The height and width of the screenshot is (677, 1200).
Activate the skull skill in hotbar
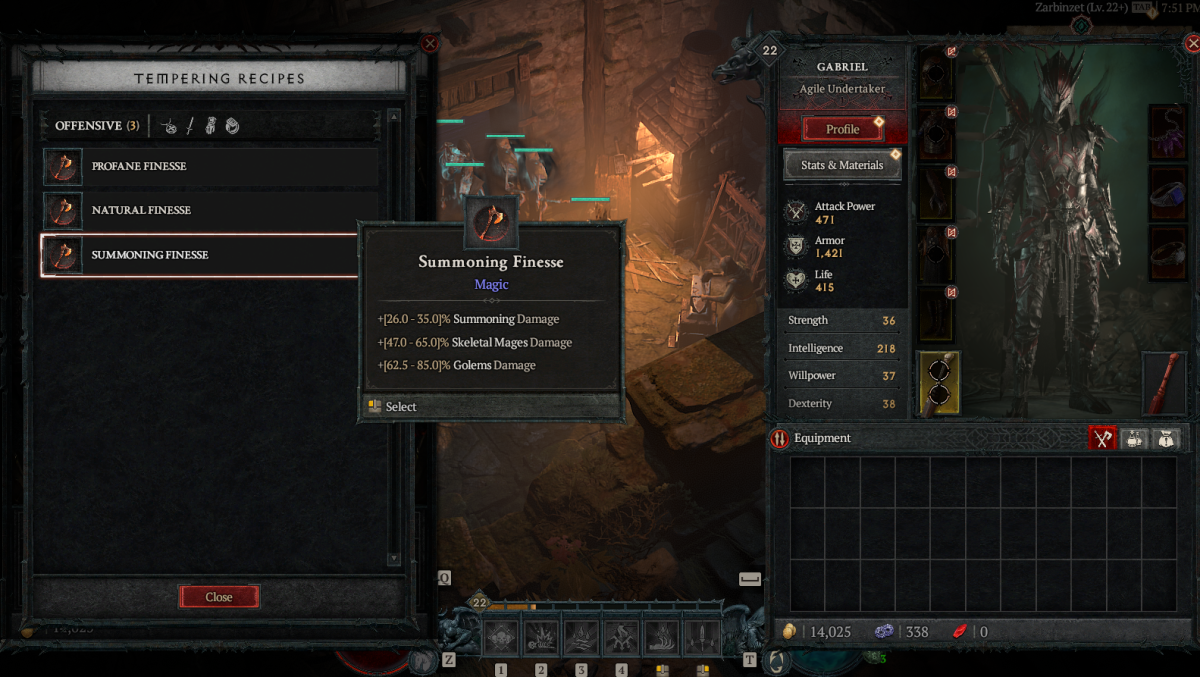click(501, 636)
